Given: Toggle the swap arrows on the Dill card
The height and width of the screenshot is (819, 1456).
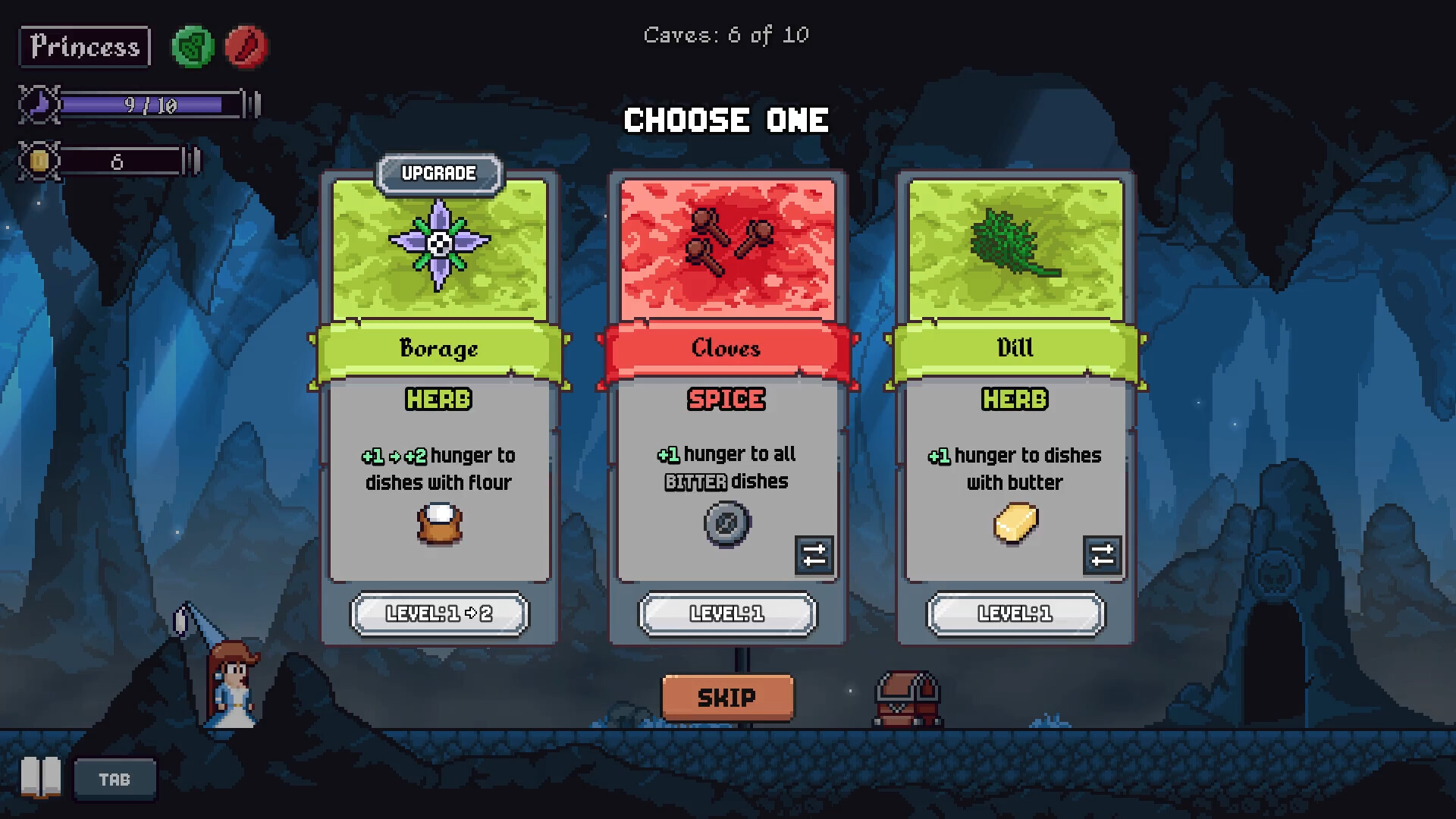Looking at the screenshot, I should (1102, 556).
